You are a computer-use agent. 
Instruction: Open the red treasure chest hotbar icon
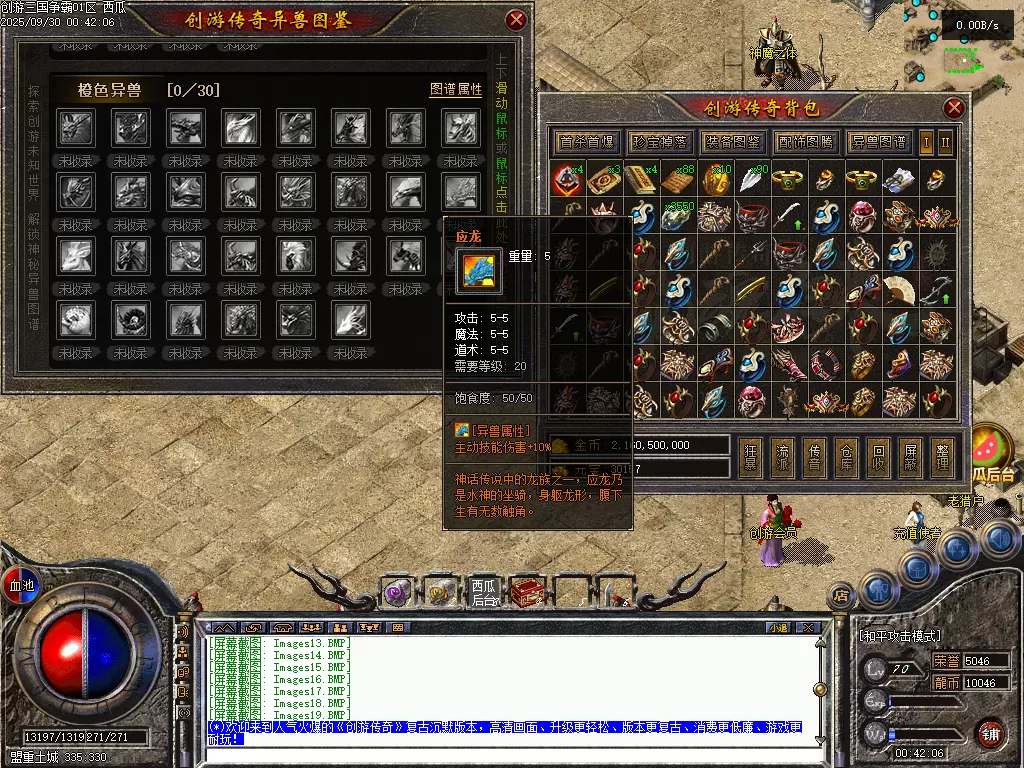pos(526,593)
